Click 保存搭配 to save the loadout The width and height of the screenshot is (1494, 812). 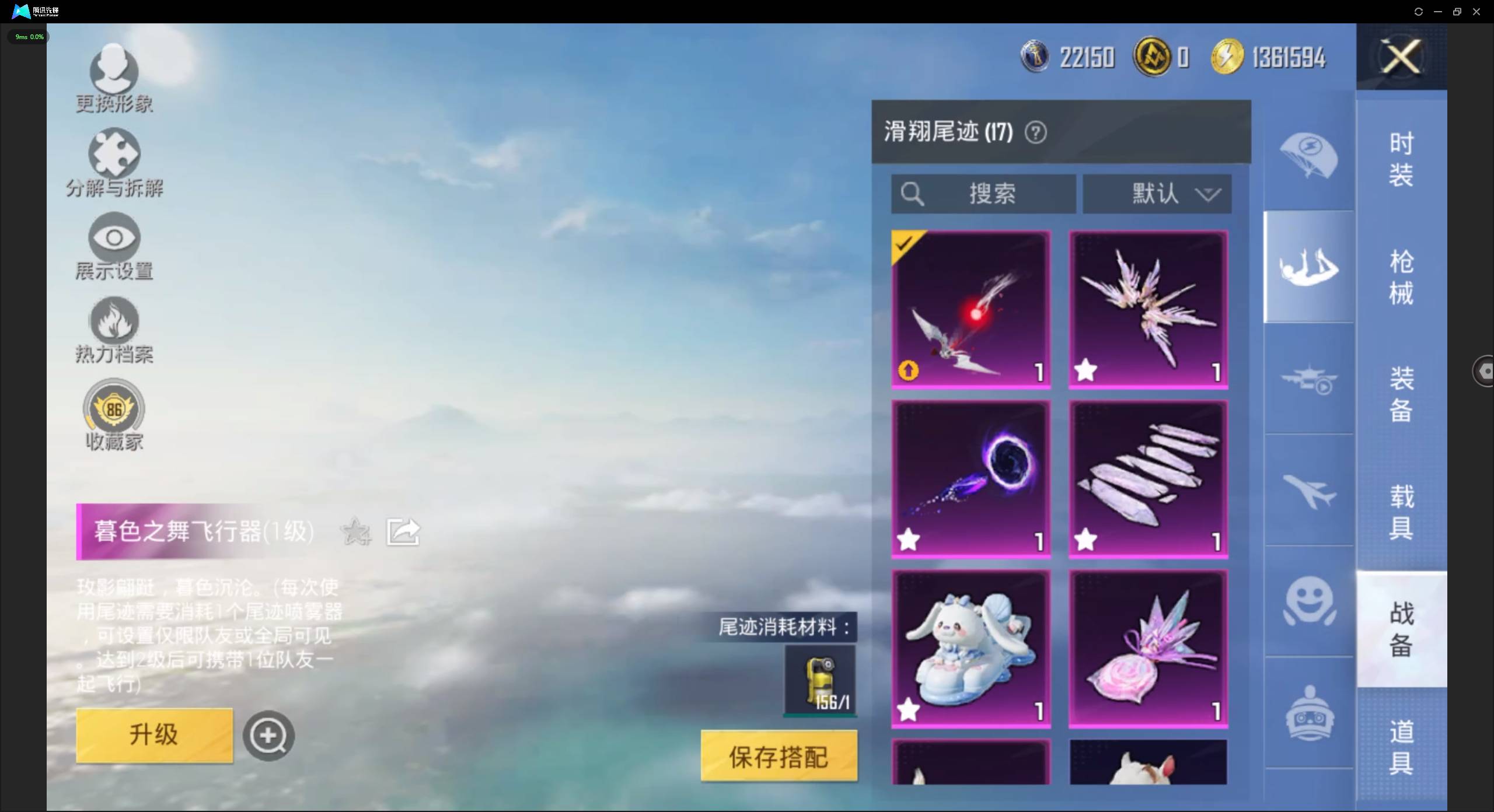click(778, 757)
